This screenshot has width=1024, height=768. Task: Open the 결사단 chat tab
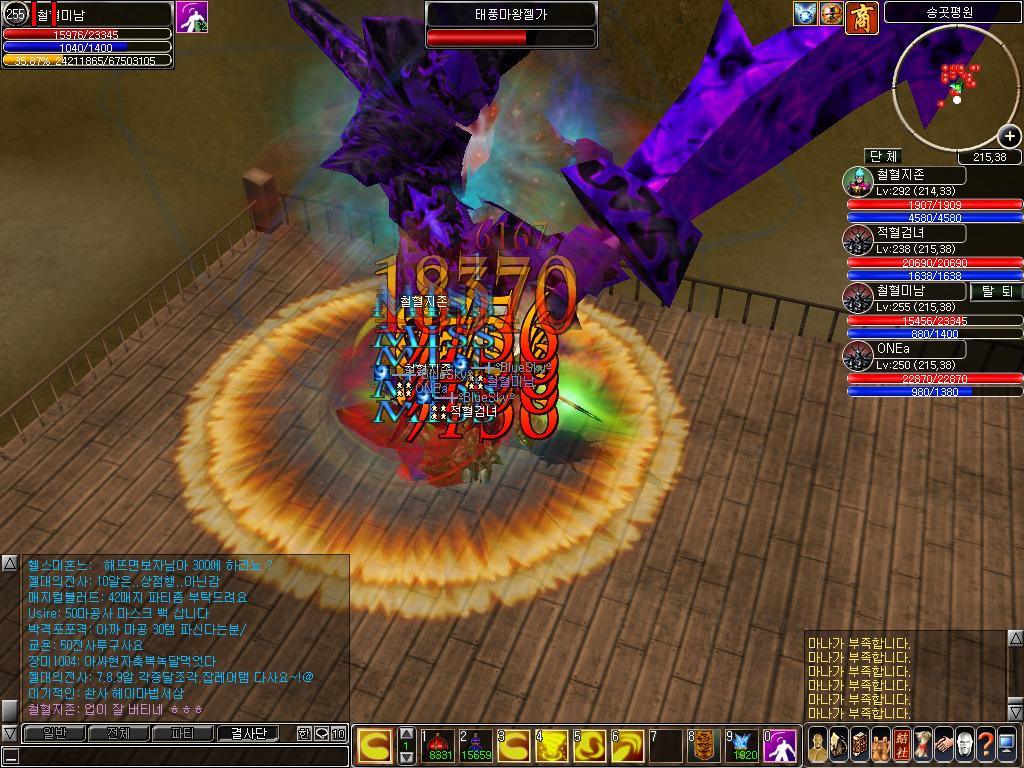(x=248, y=733)
